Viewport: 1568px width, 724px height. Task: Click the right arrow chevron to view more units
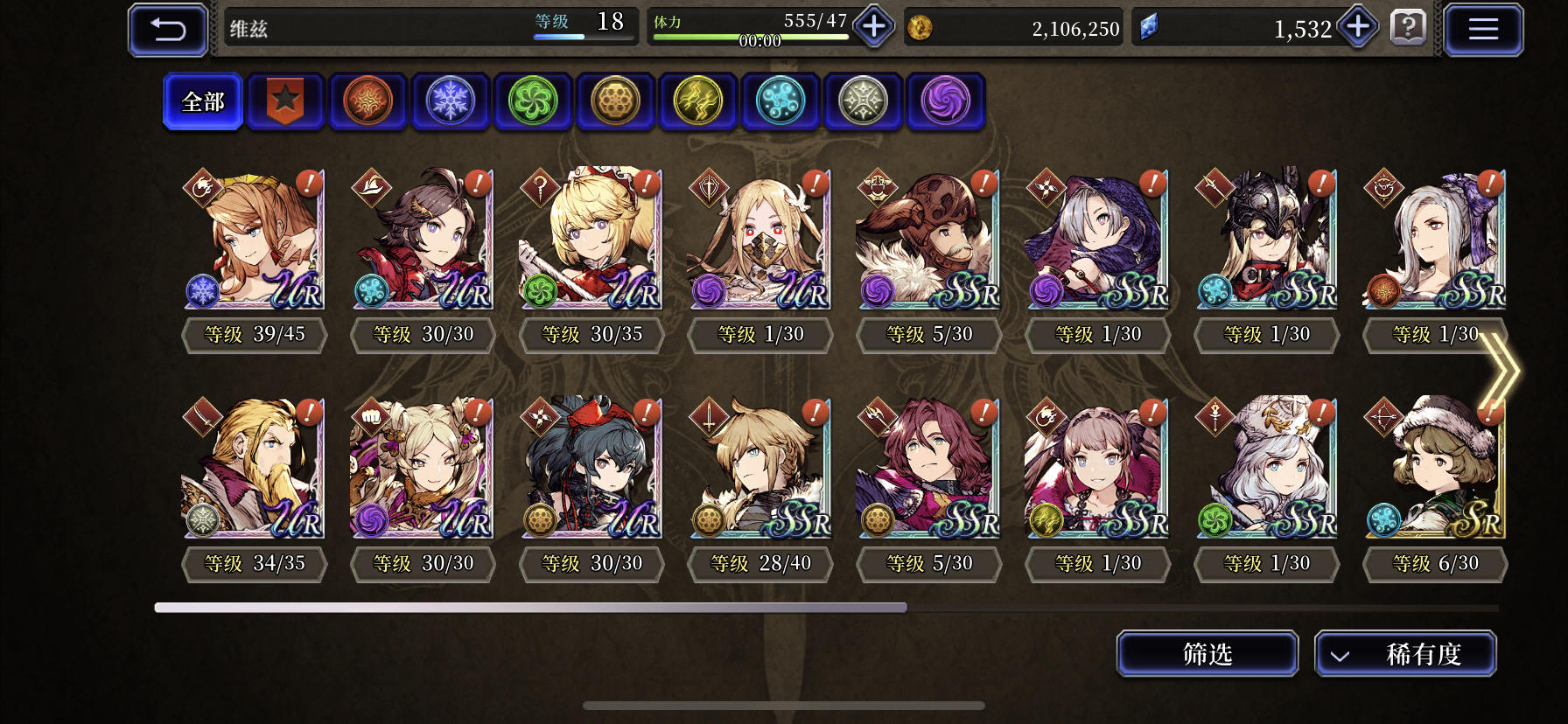point(1501,372)
